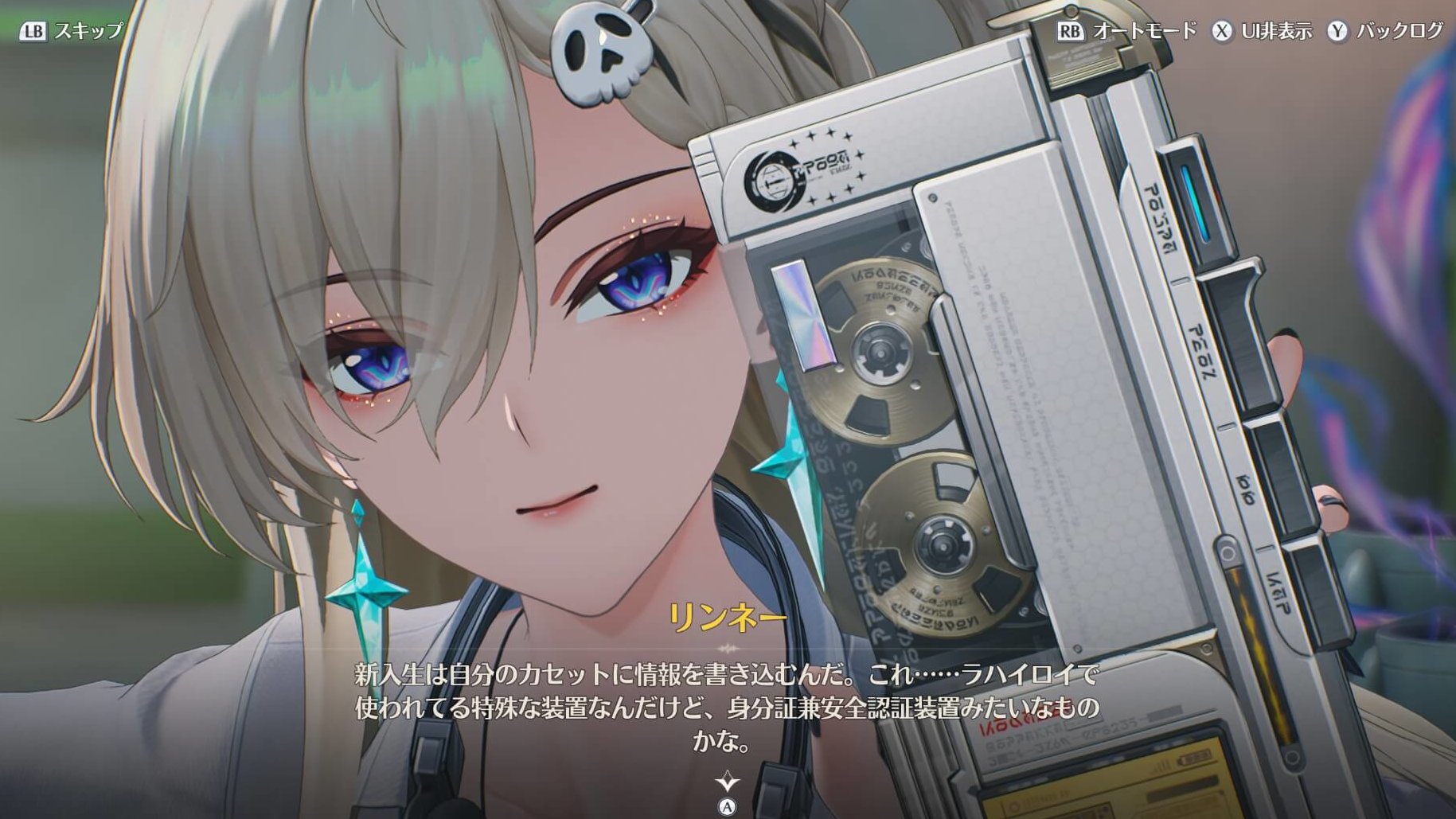The width and height of the screenshot is (1456, 819).
Task: Advance dialogue with the sparkle continue indicator
Action: click(x=728, y=781)
